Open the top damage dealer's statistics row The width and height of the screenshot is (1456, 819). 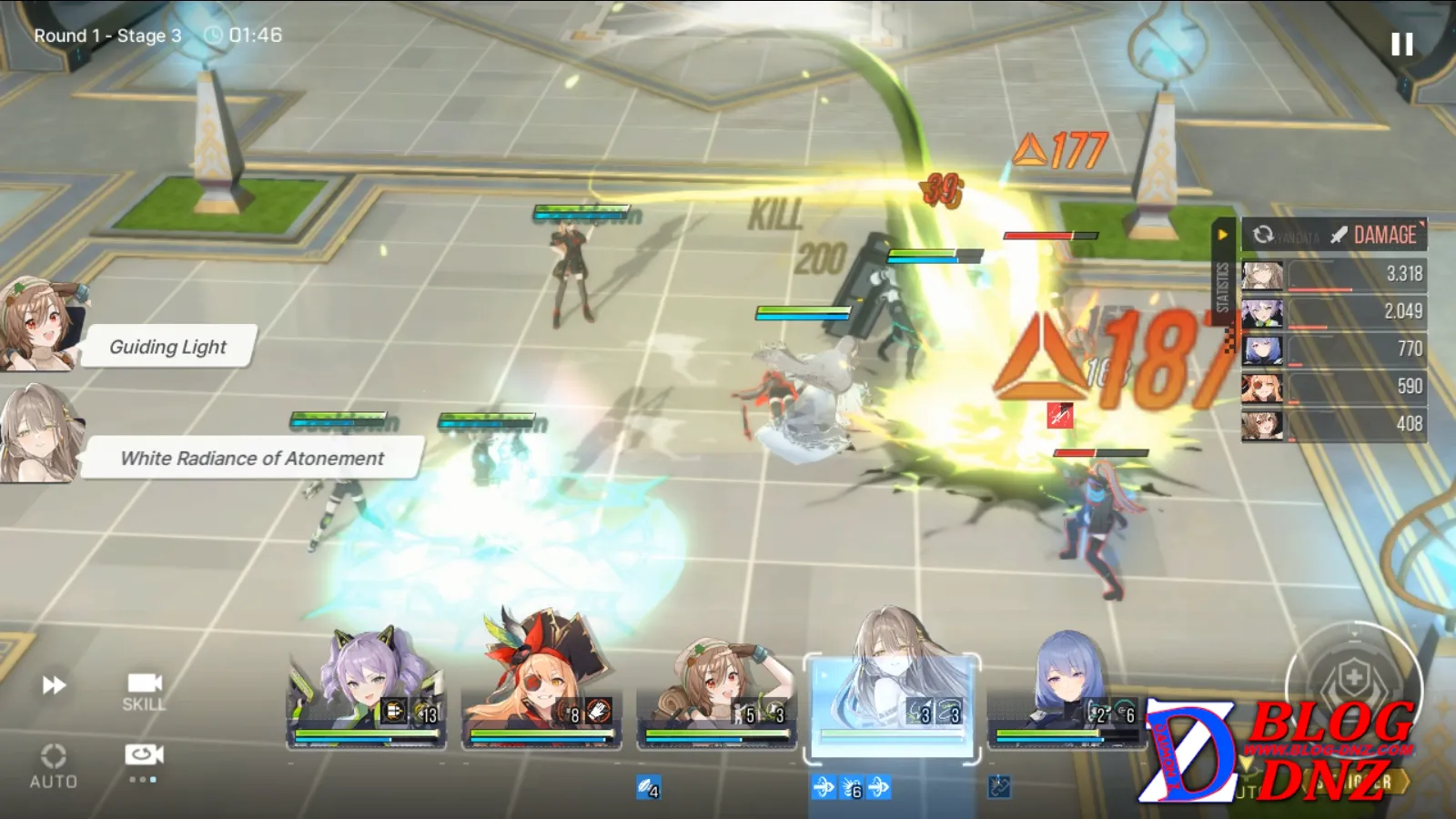click(x=1334, y=274)
